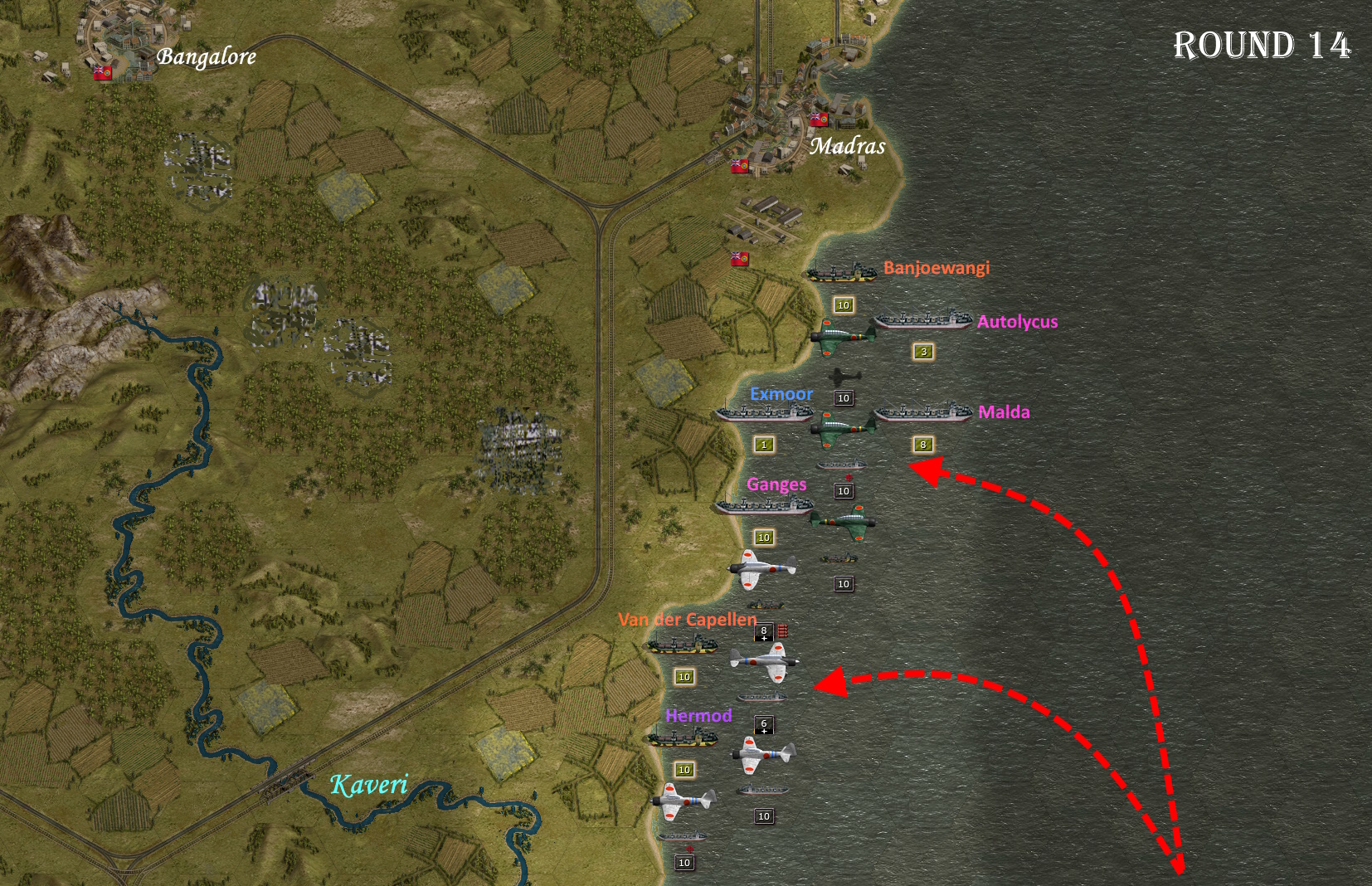Click the strength badge showing 3 under Autolycus
1372x886 pixels.
[x=922, y=352]
